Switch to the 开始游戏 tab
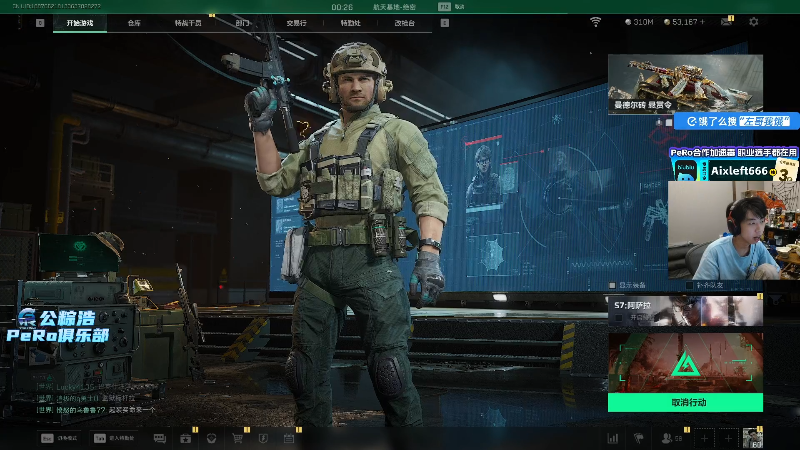Screen dimensions: 800x450 tap(80, 22)
